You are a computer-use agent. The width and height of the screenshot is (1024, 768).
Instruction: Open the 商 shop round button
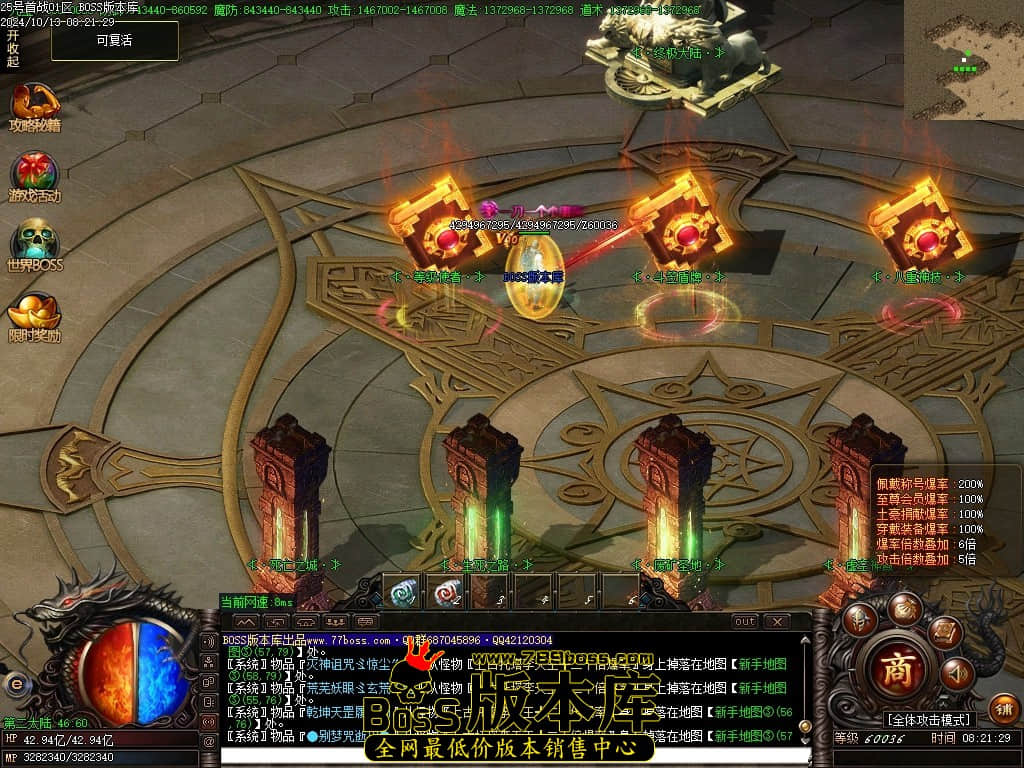pyautogui.click(x=893, y=670)
